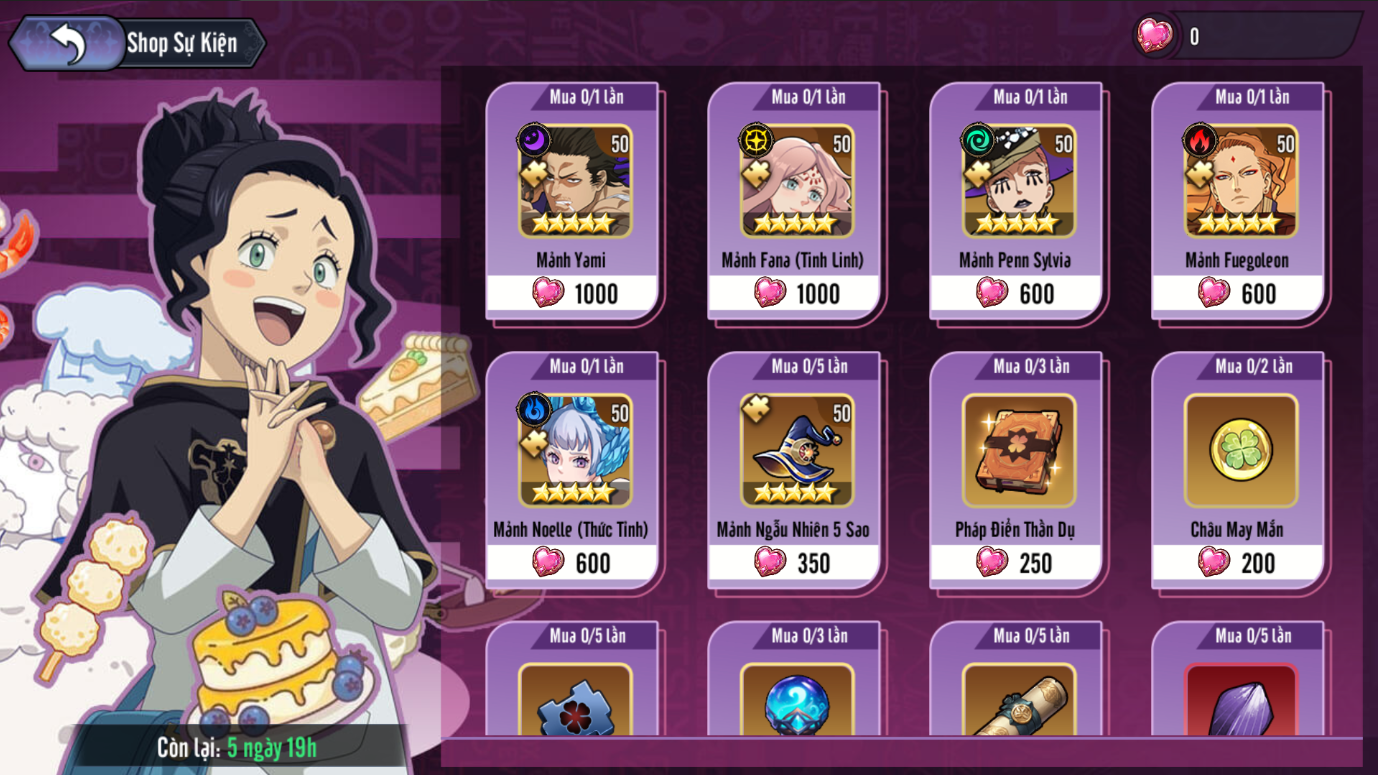
Task: Go back from Shop Sự Kiện
Action: 66,44
